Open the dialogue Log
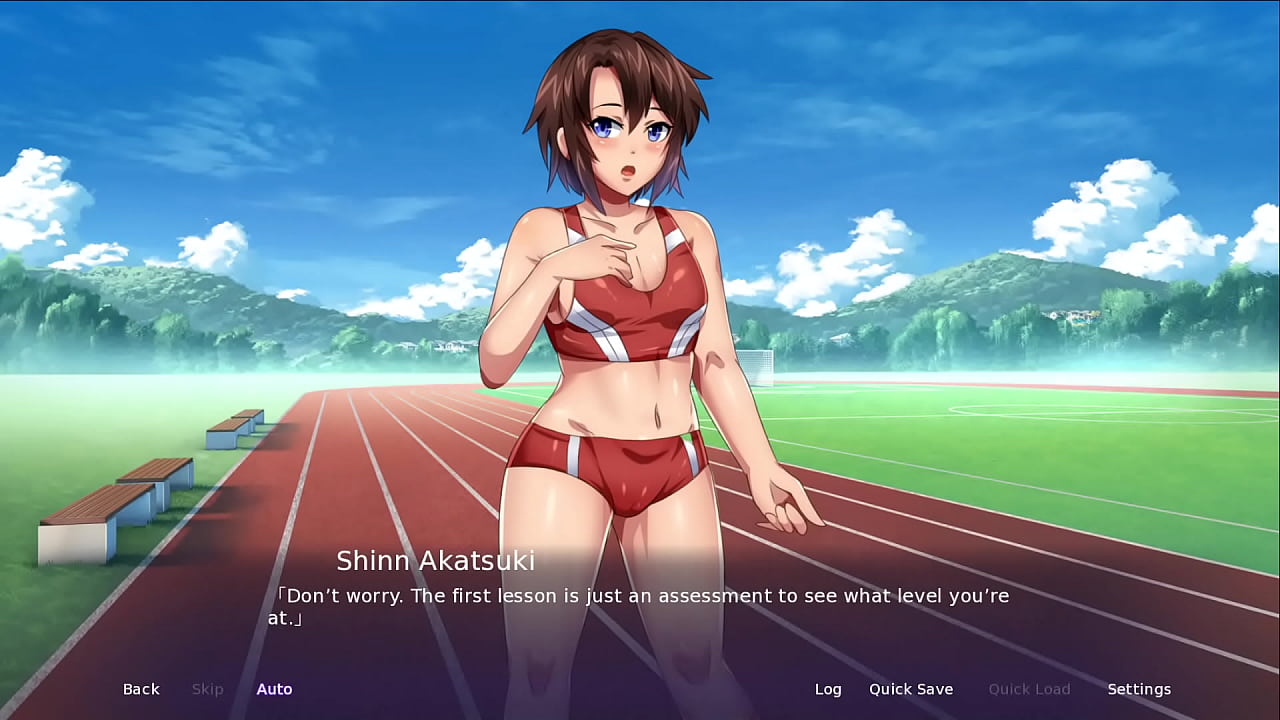Viewport: 1280px width, 720px height. [x=828, y=689]
